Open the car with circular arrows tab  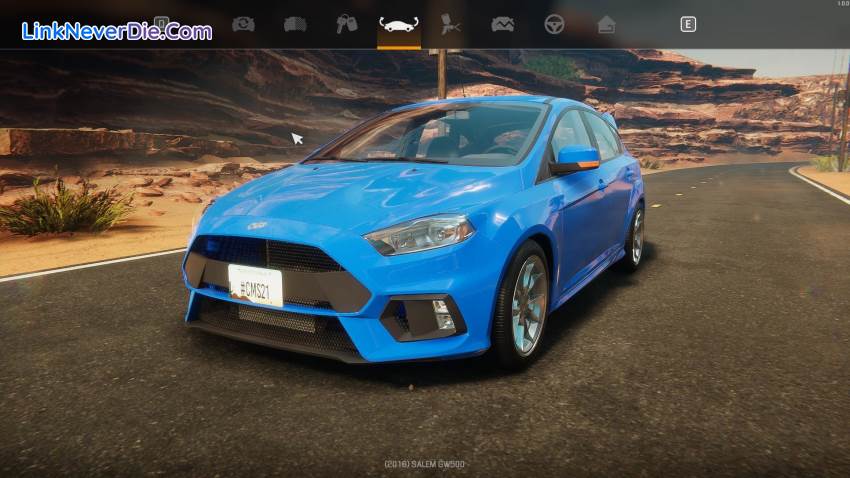[243, 24]
